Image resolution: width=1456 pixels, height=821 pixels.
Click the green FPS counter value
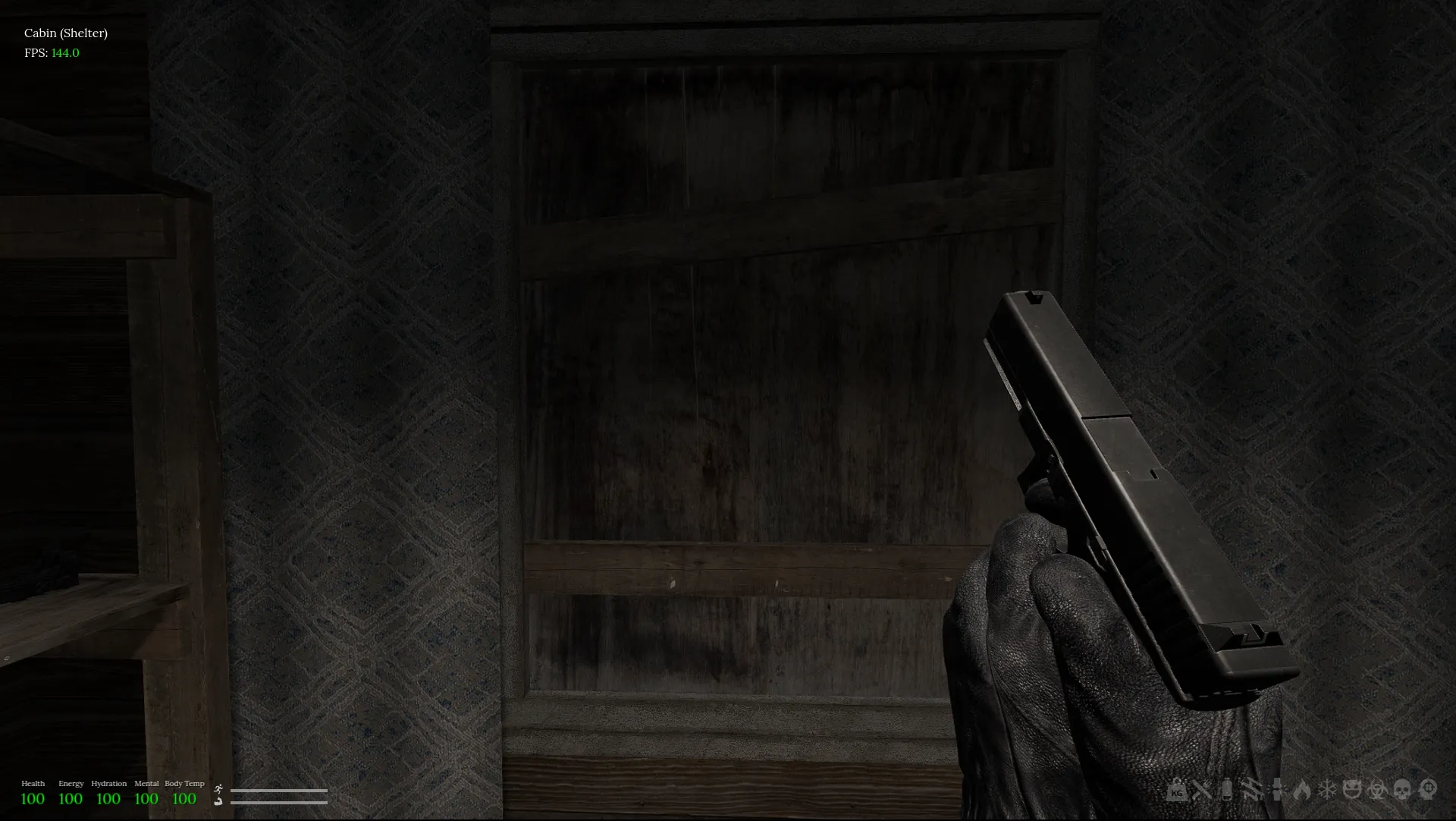click(64, 53)
